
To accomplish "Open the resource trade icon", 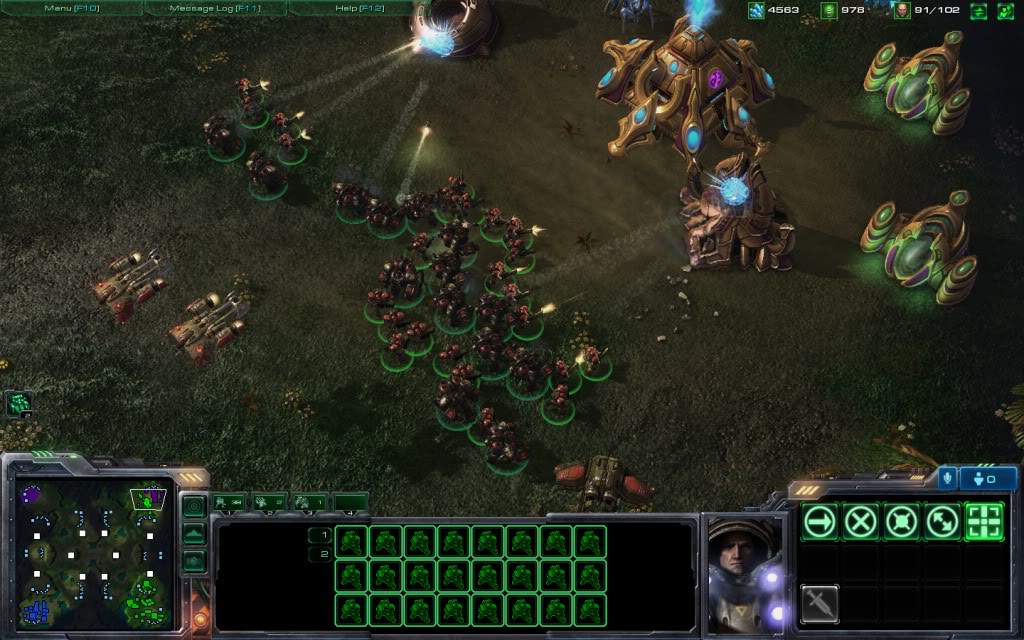I will [978, 11].
